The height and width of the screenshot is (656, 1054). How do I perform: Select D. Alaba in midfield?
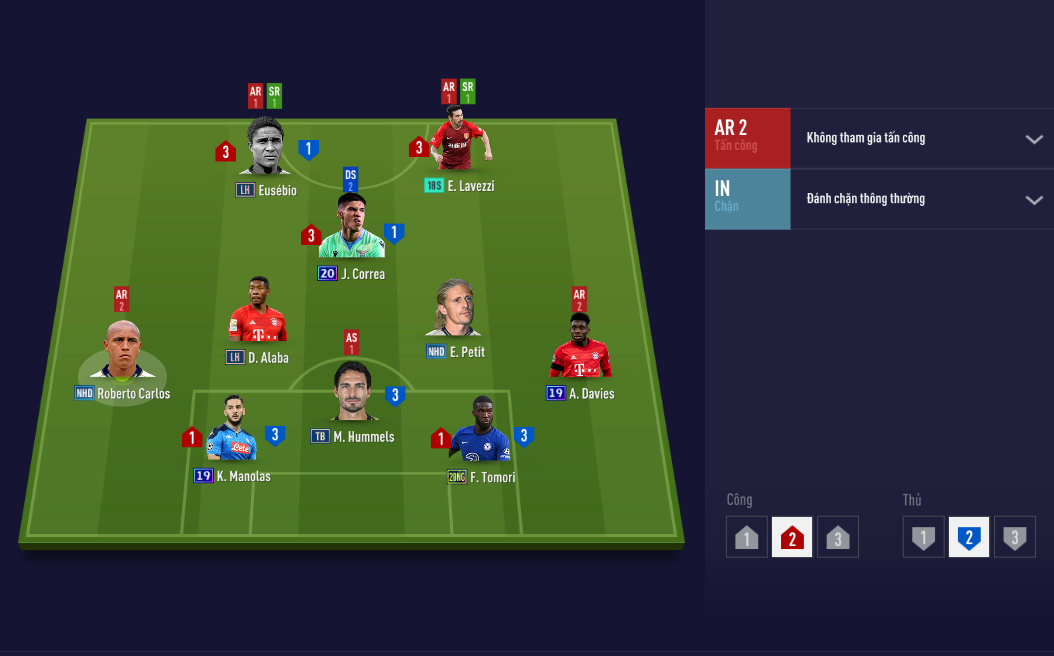pyautogui.click(x=257, y=314)
